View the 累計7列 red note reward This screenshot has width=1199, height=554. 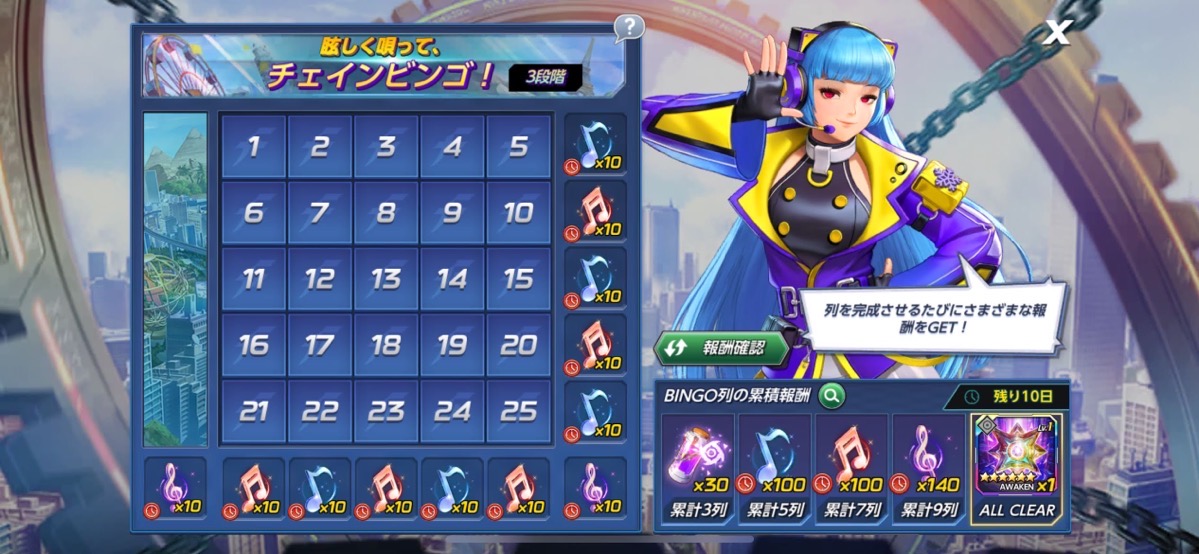(851, 468)
